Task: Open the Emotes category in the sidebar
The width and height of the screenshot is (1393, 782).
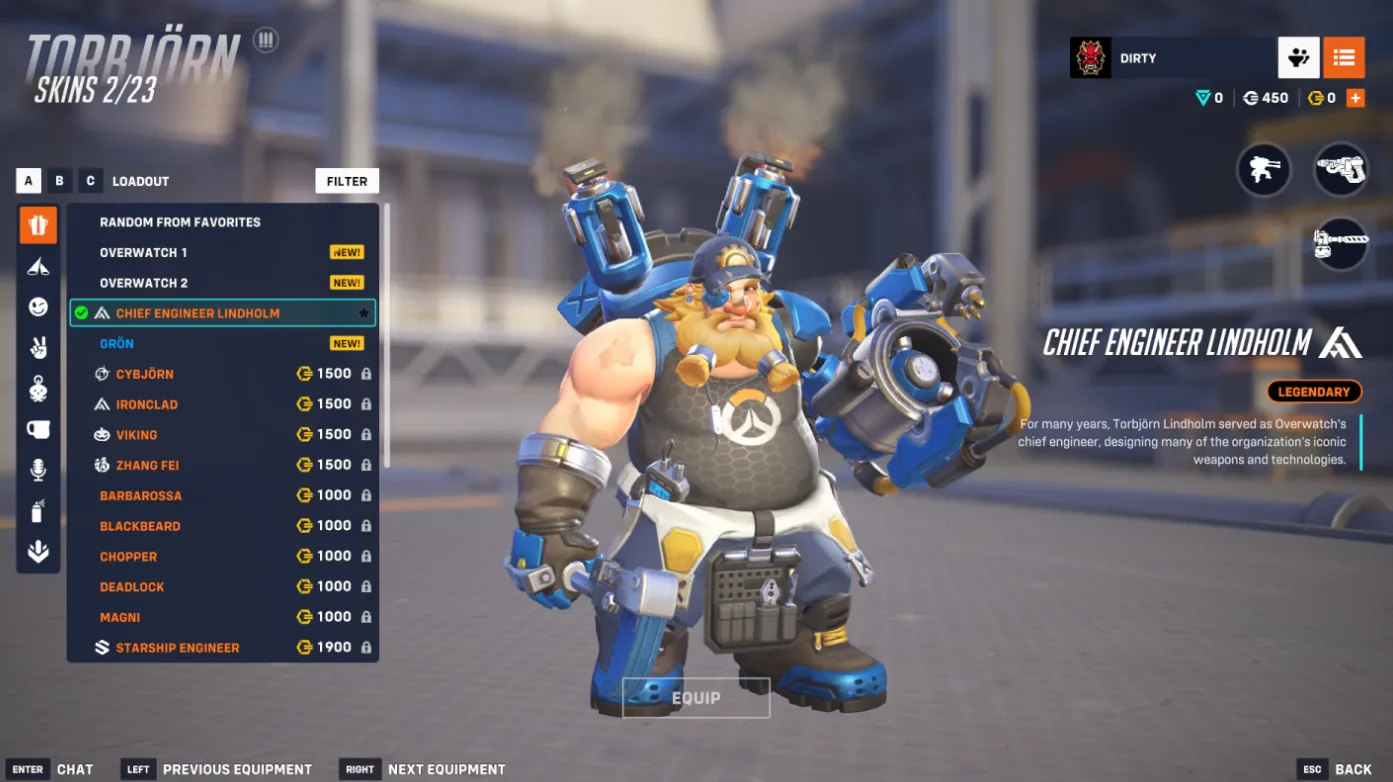Action: (37, 308)
